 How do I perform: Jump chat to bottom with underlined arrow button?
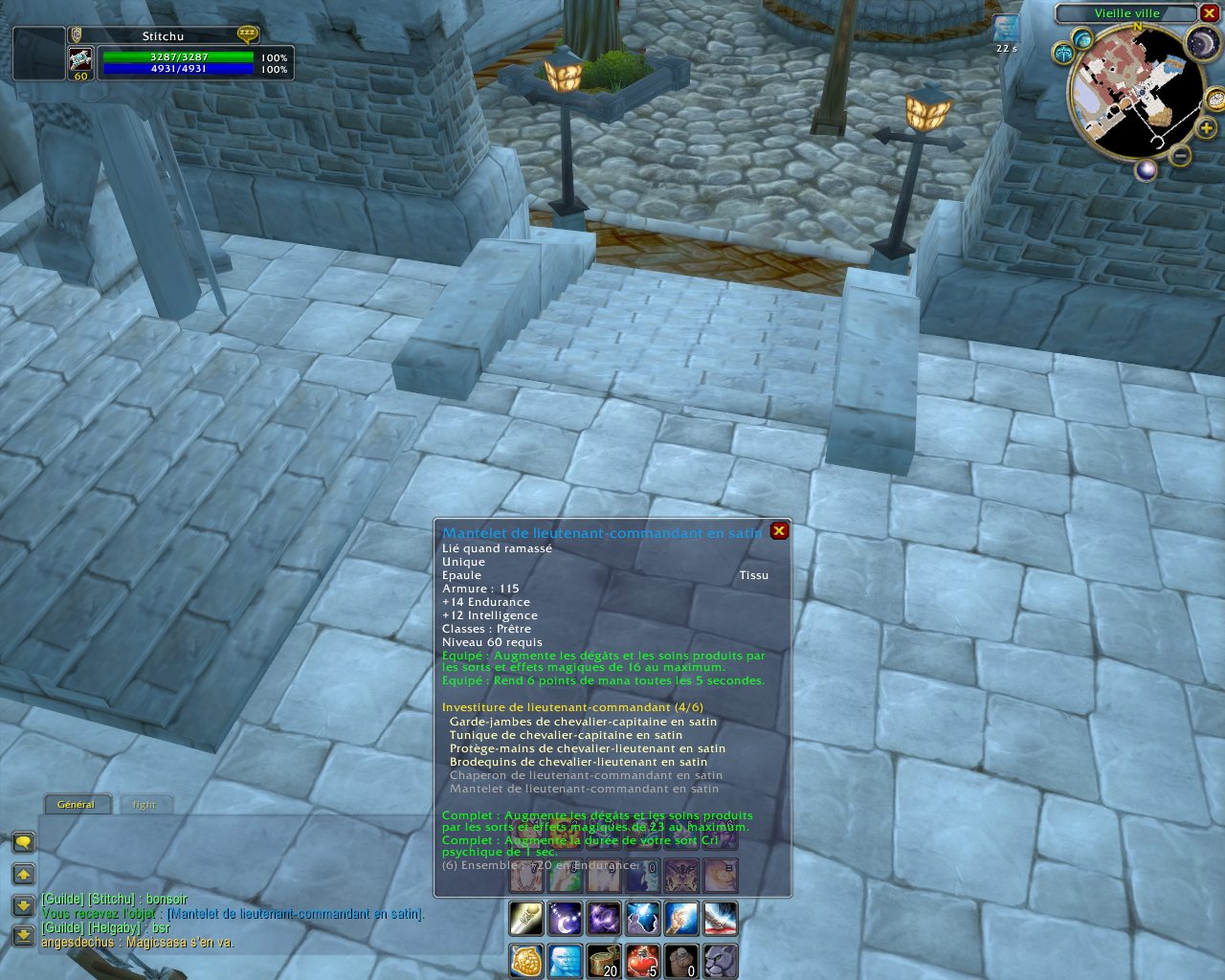[x=24, y=935]
